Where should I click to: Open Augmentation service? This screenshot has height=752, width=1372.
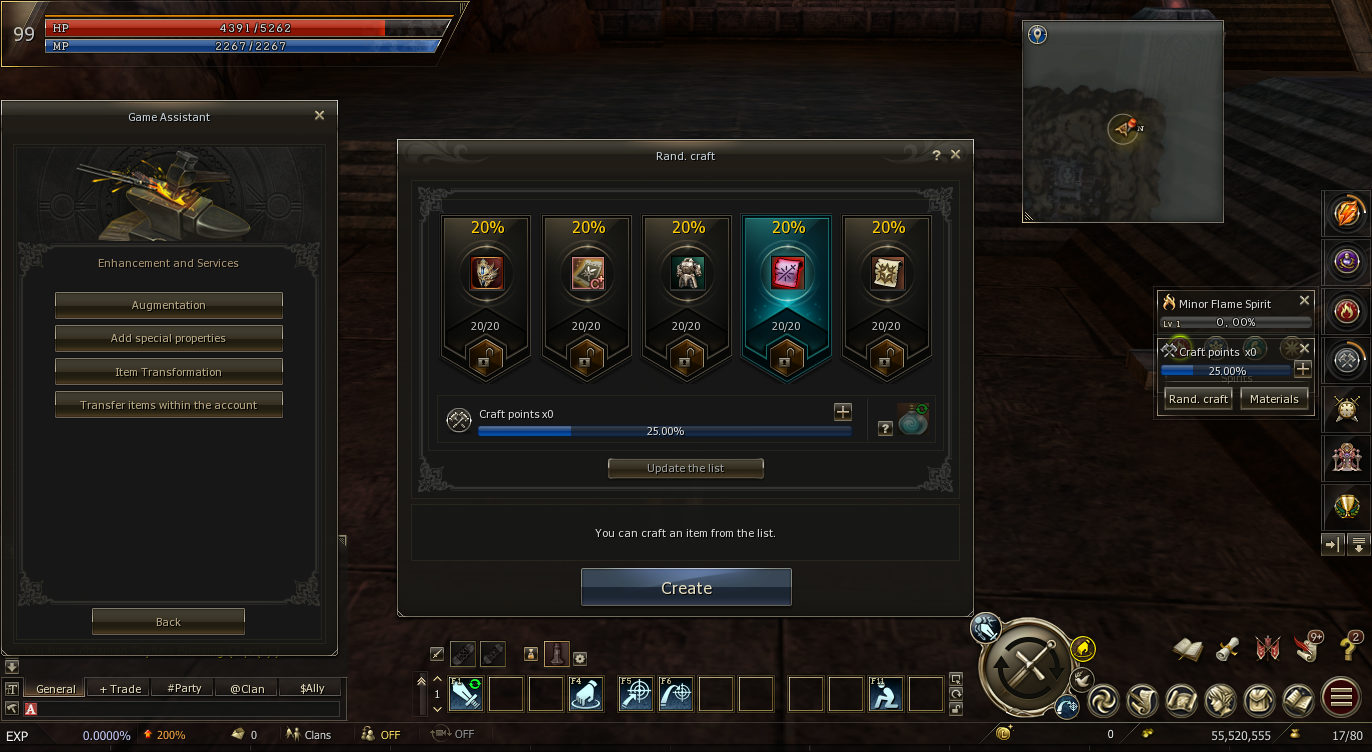(x=168, y=305)
